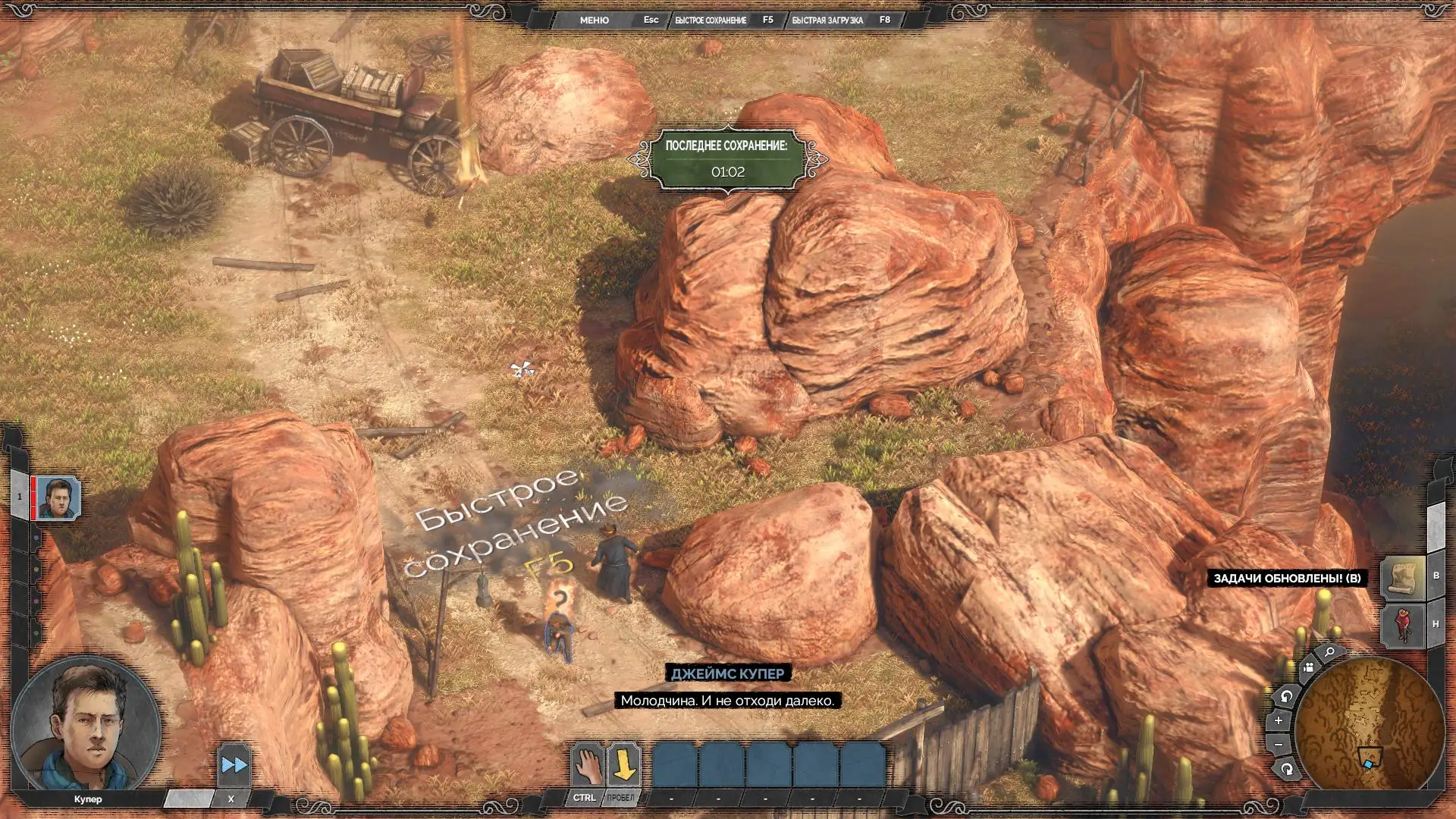Zoom out with the minimap minus button
This screenshot has height=819, width=1456.
tap(1279, 745)
